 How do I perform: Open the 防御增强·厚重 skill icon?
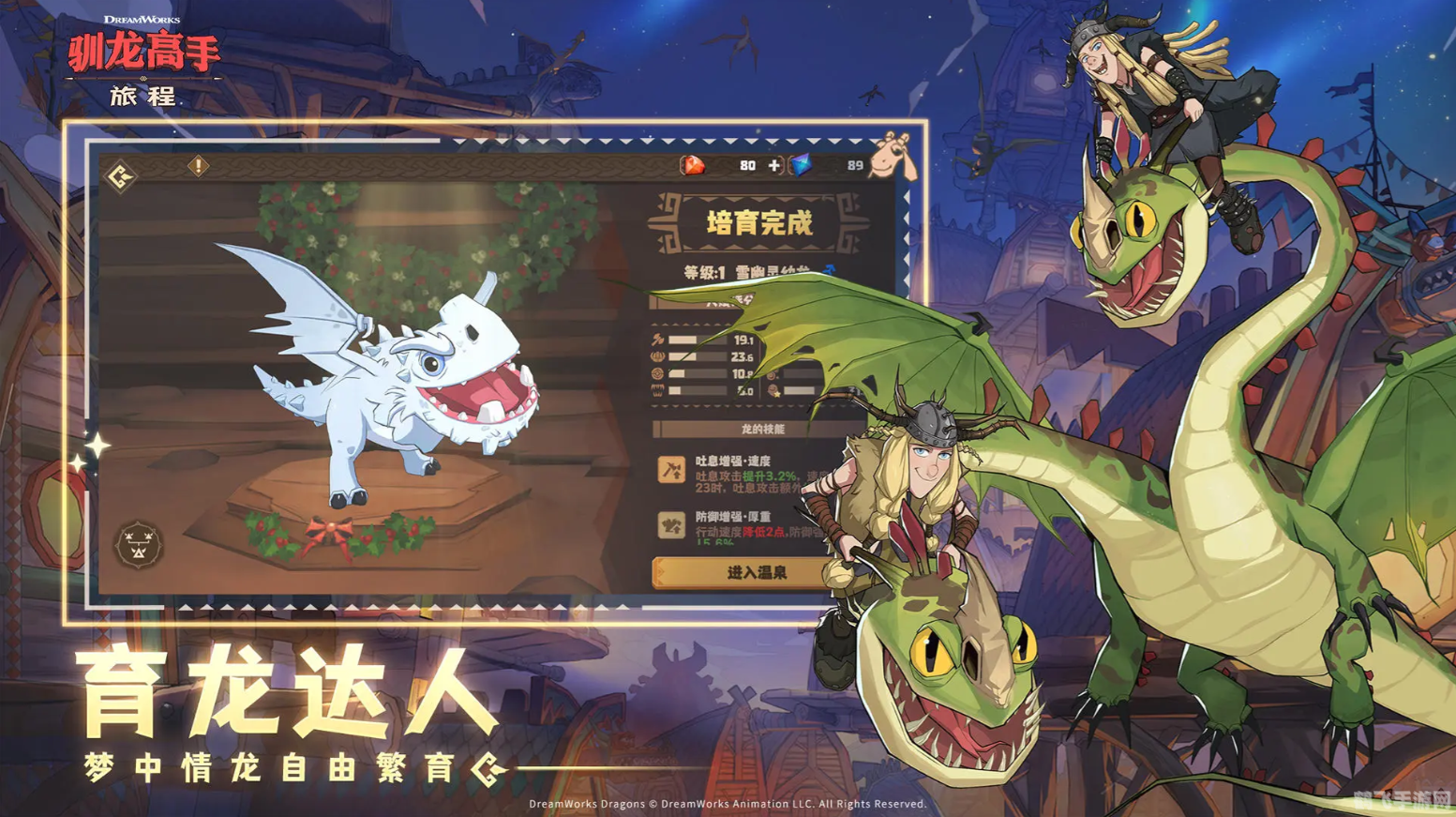click(x=669, y=527)
